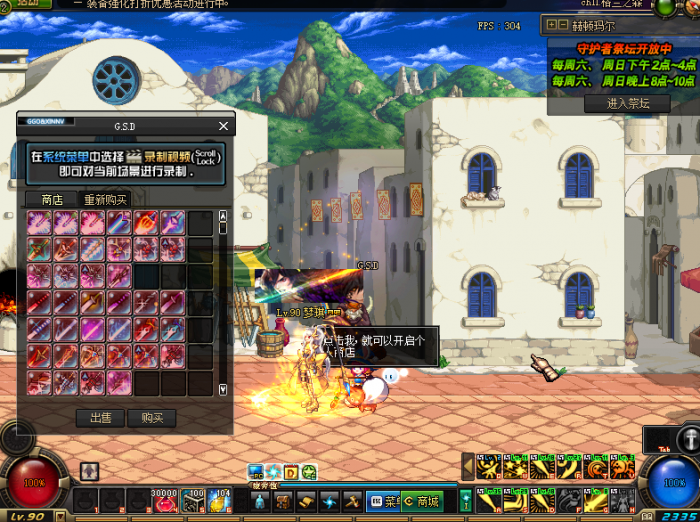700x522 pixels.
Task: Click the 购买 buy button
Action: [152, 417]
